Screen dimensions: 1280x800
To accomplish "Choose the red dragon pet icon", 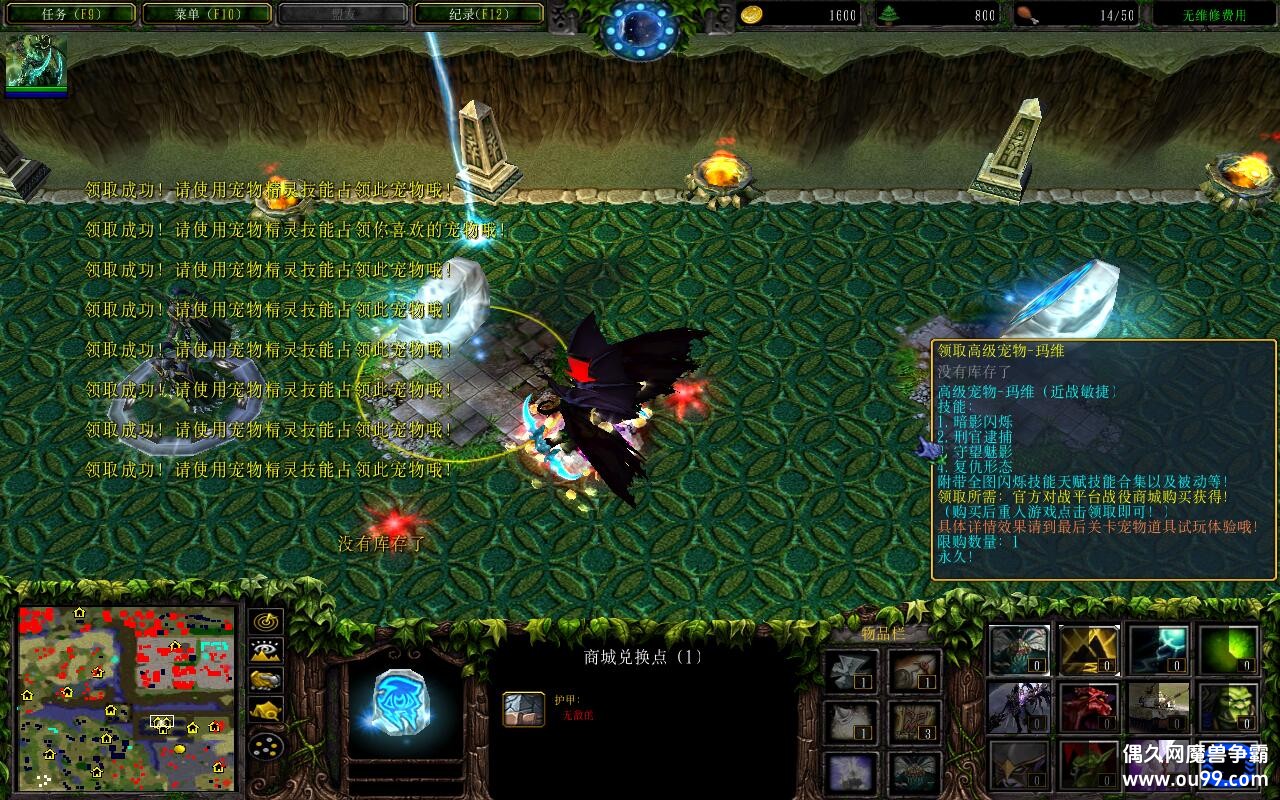I will (1089, 708).
